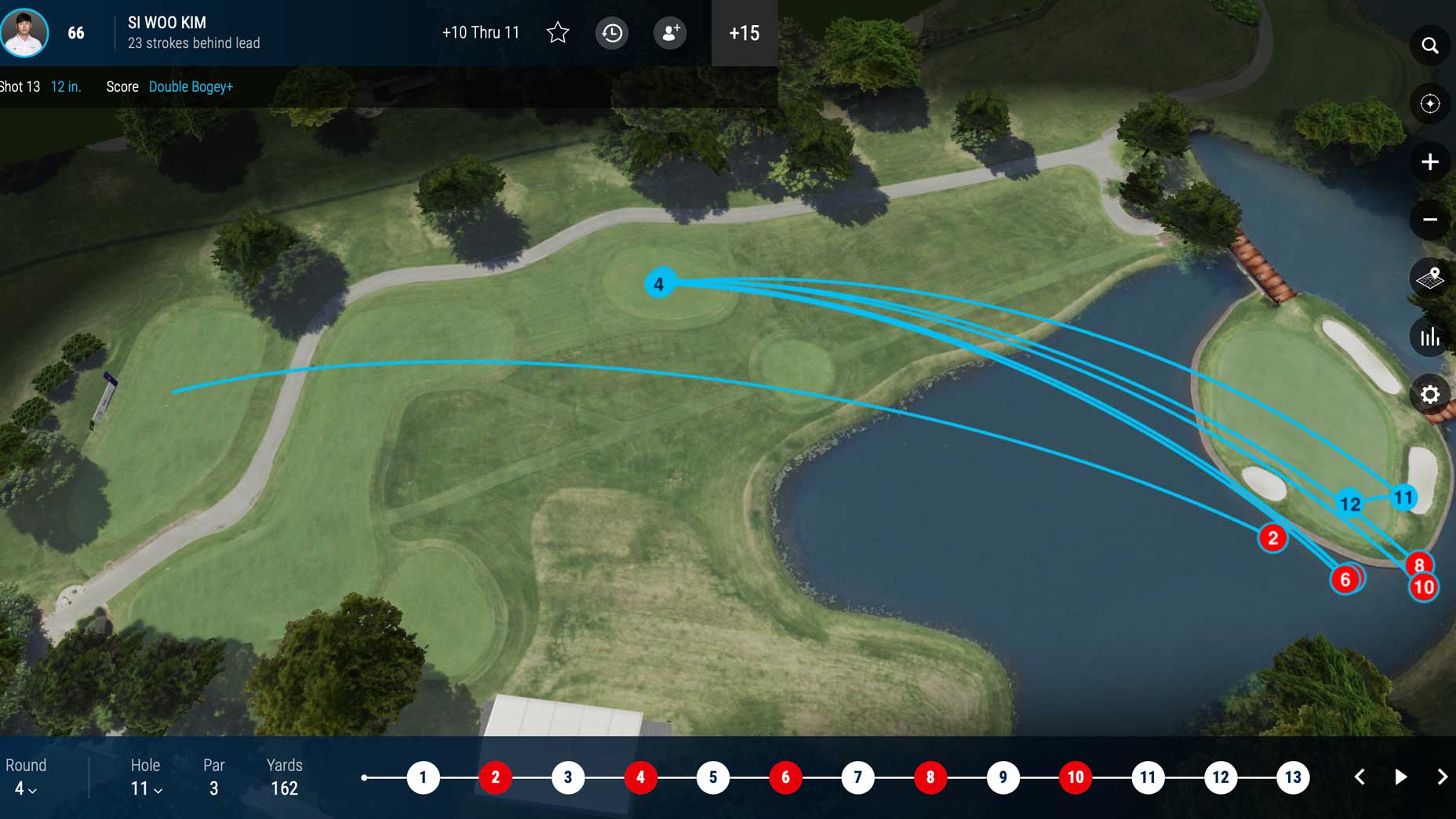Open the Round 4 dropdown
The image size is (1456, 819).
(25, 789)
